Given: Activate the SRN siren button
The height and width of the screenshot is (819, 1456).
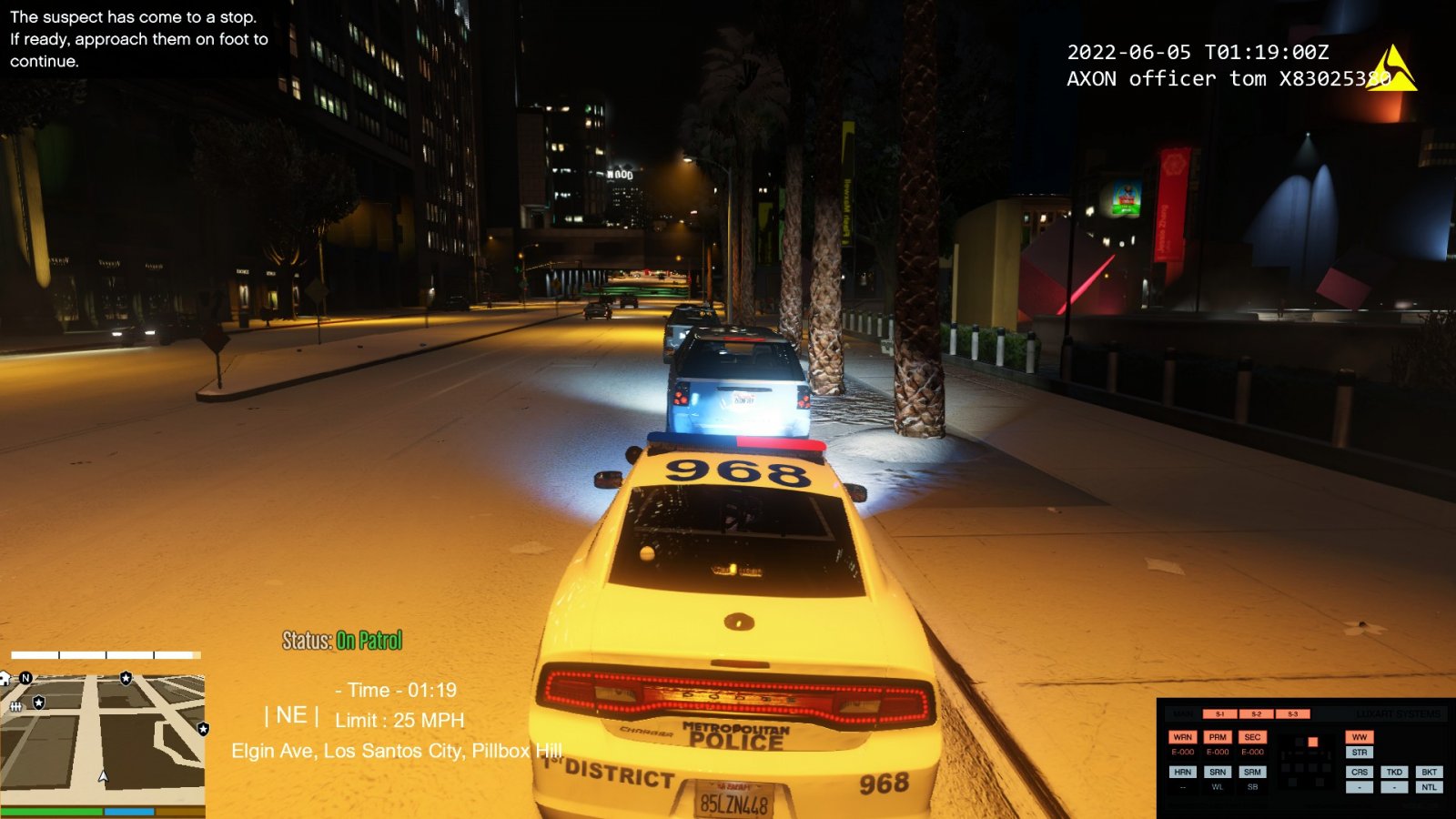Looking at the screenshot, I should [x=1218, y=772].
